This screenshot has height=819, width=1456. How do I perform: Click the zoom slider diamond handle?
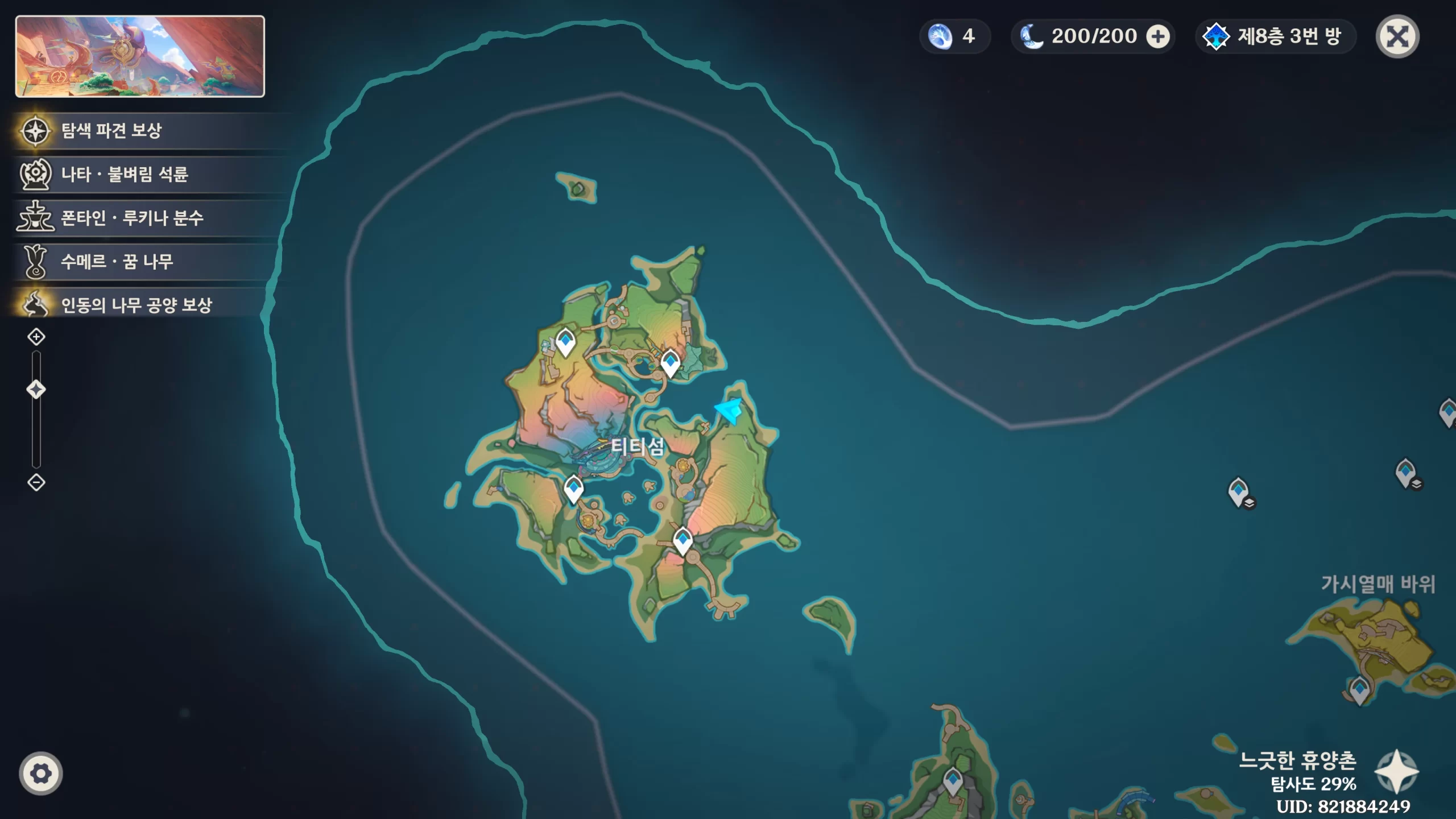pos(36,390)
